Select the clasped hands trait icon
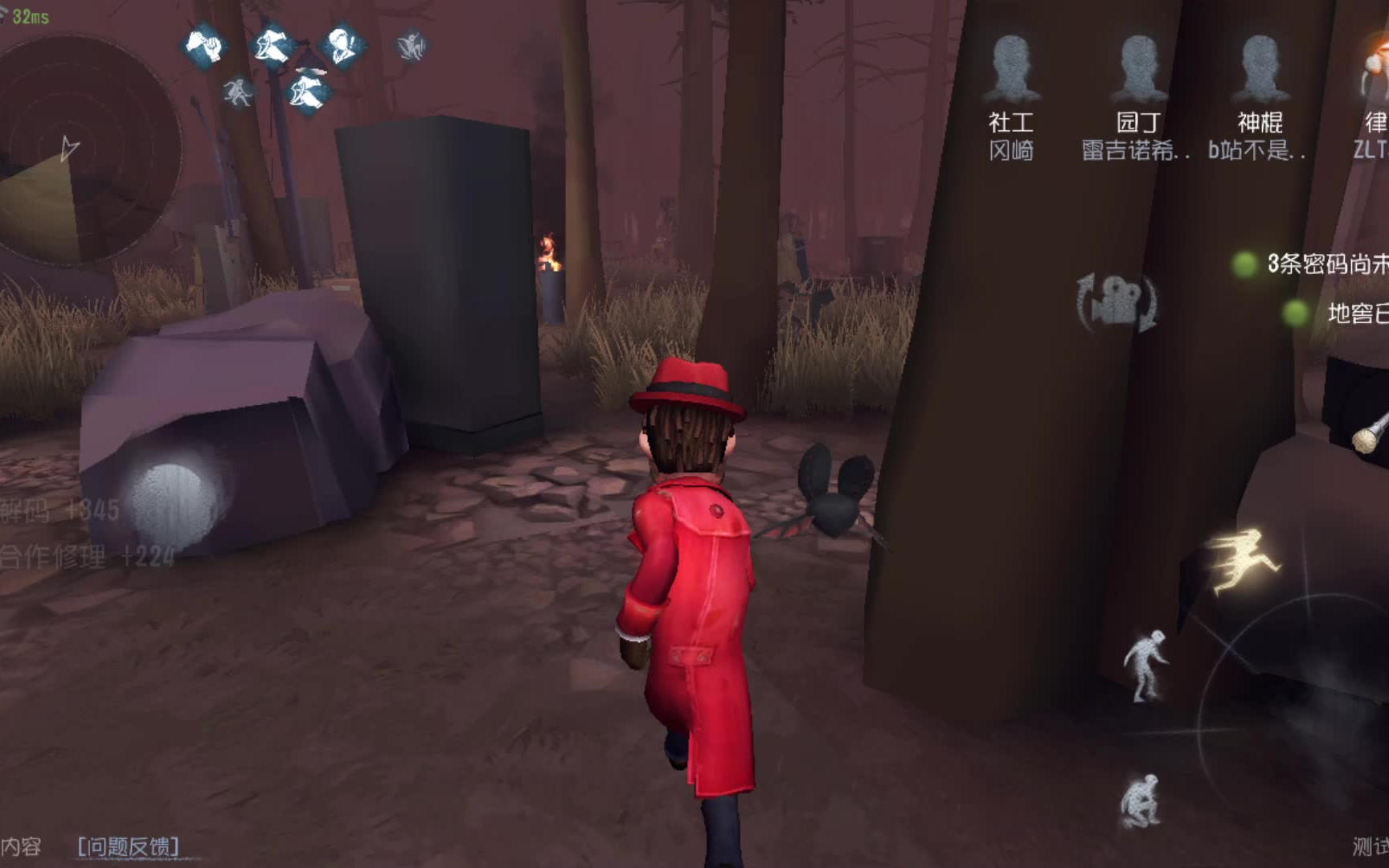 click(204, 45)
